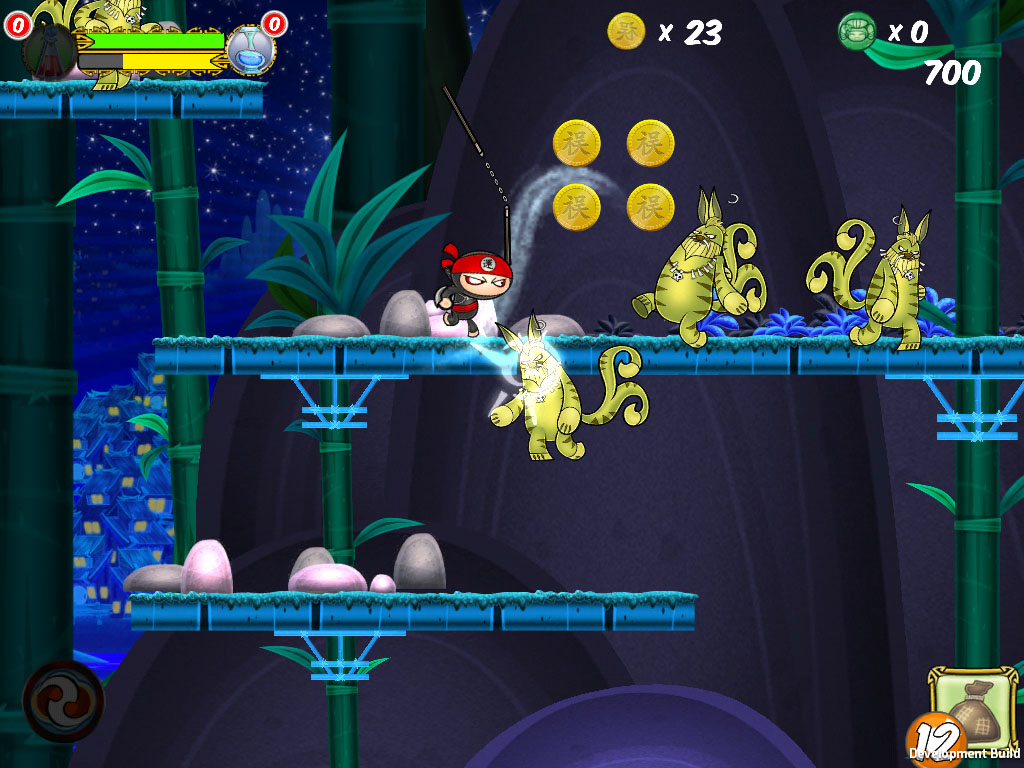
Task: Activate the red swirl special ability button
Action: pyautogui.click(x=63, y=700)
